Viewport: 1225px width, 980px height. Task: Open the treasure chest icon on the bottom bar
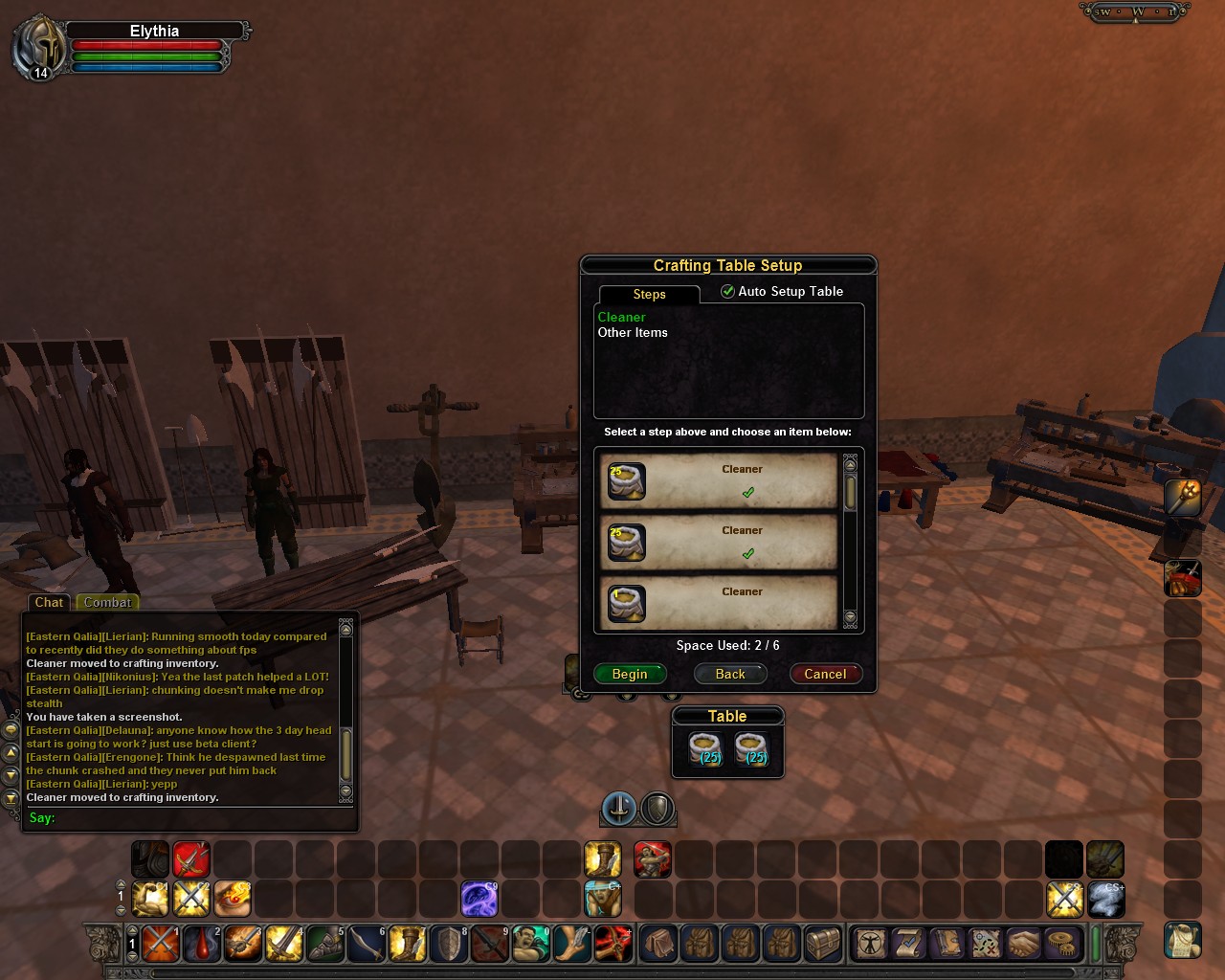823,944
